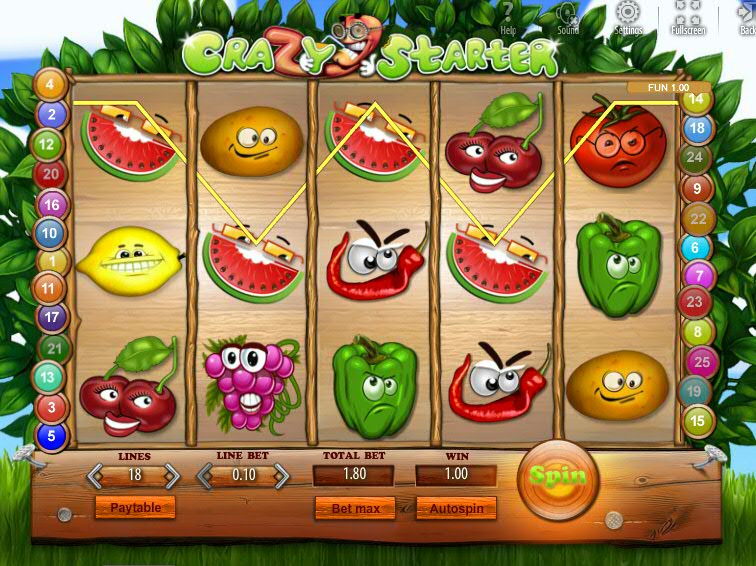This screenshot has width=756, height=566.
Task: Choose payline number 9 marker
Action: (697, 187)
